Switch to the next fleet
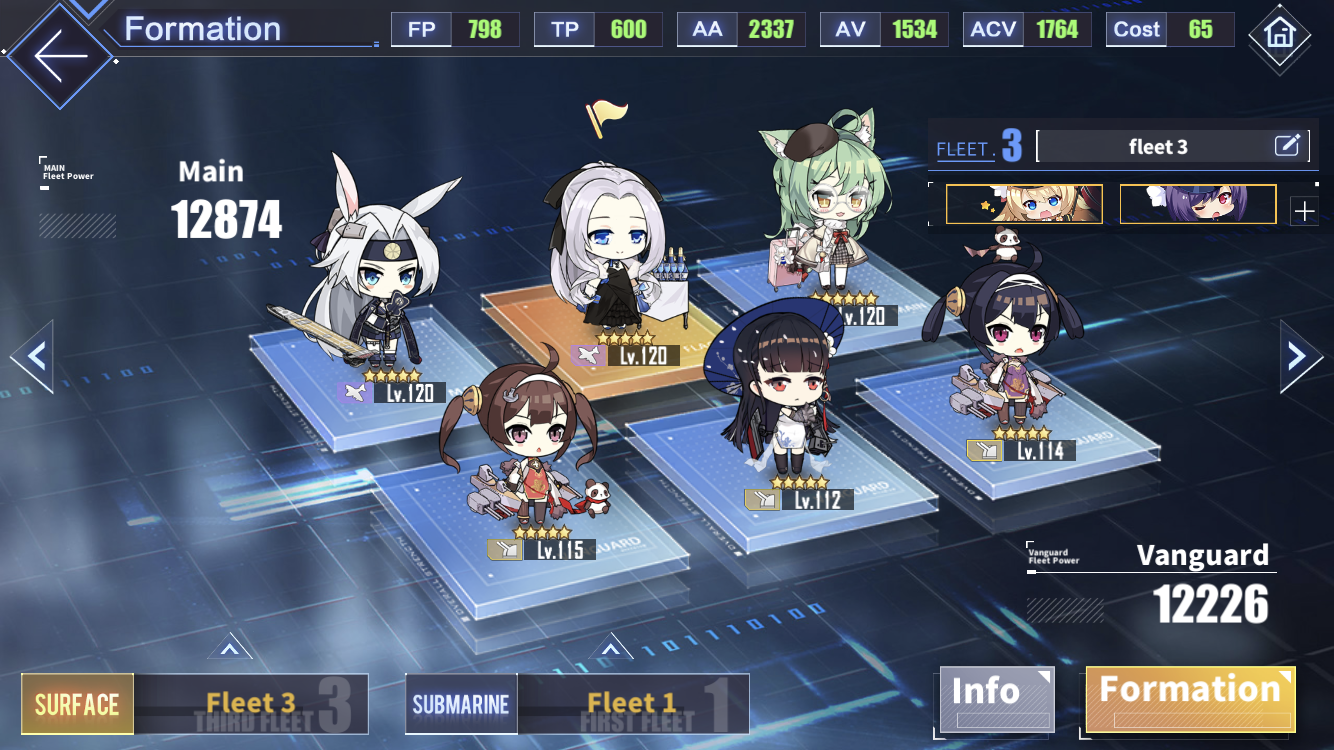 click(1300, 355)
